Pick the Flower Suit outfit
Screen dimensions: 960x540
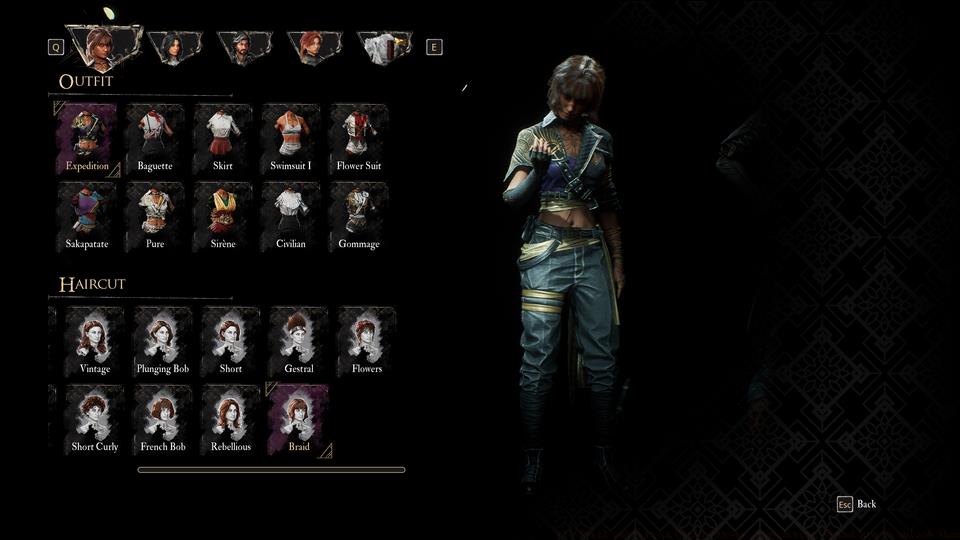coord(359,138)
